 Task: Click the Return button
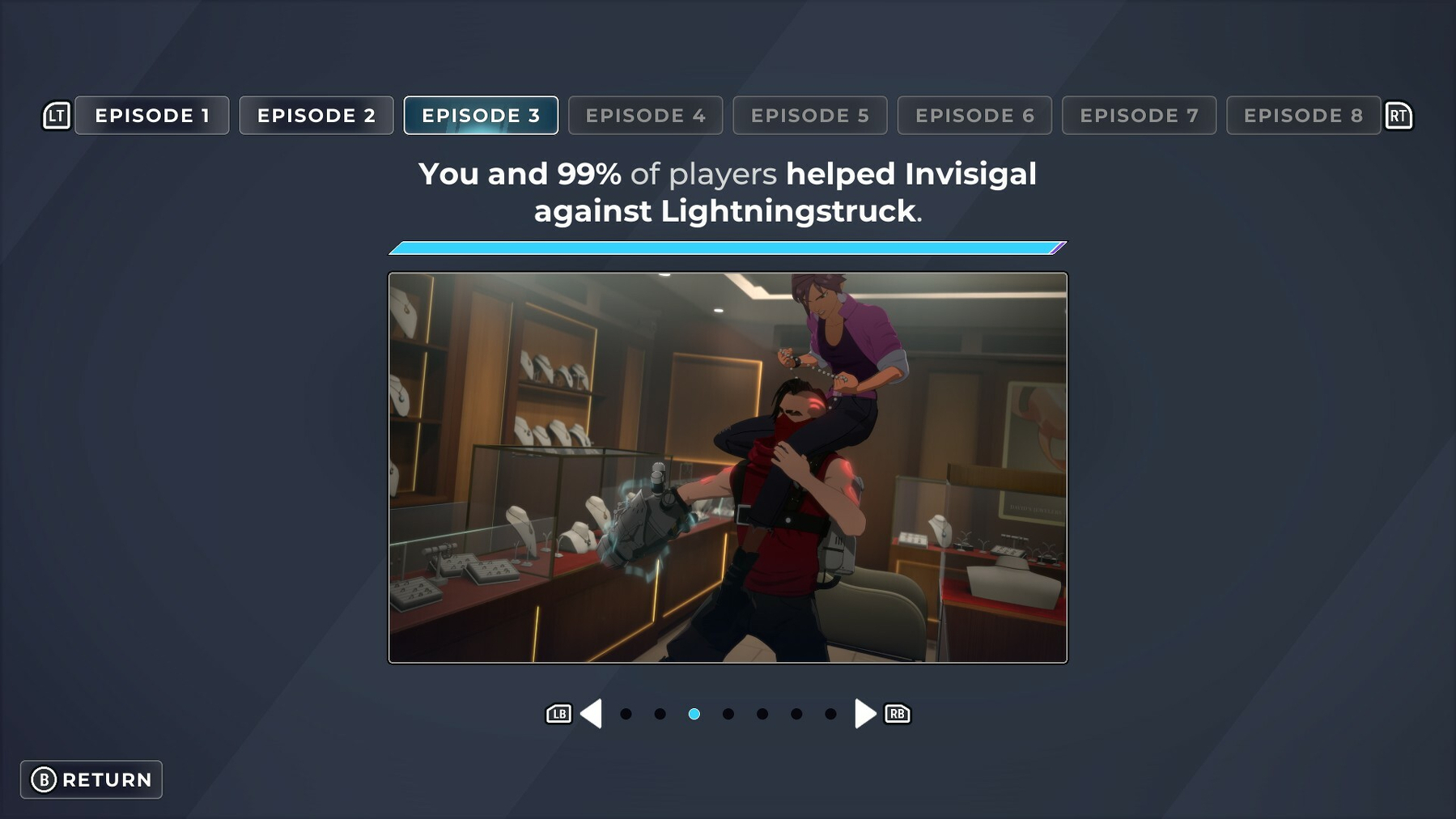tap(91, 779)
